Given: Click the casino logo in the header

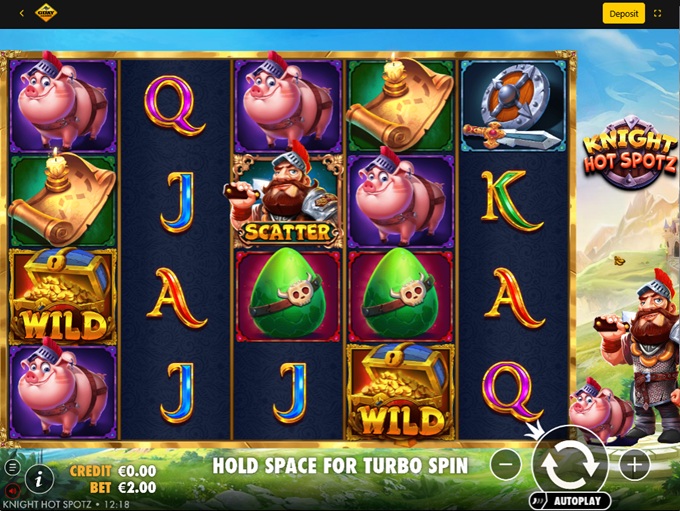Looking at the screenshot, I should (x=46, y=14).
